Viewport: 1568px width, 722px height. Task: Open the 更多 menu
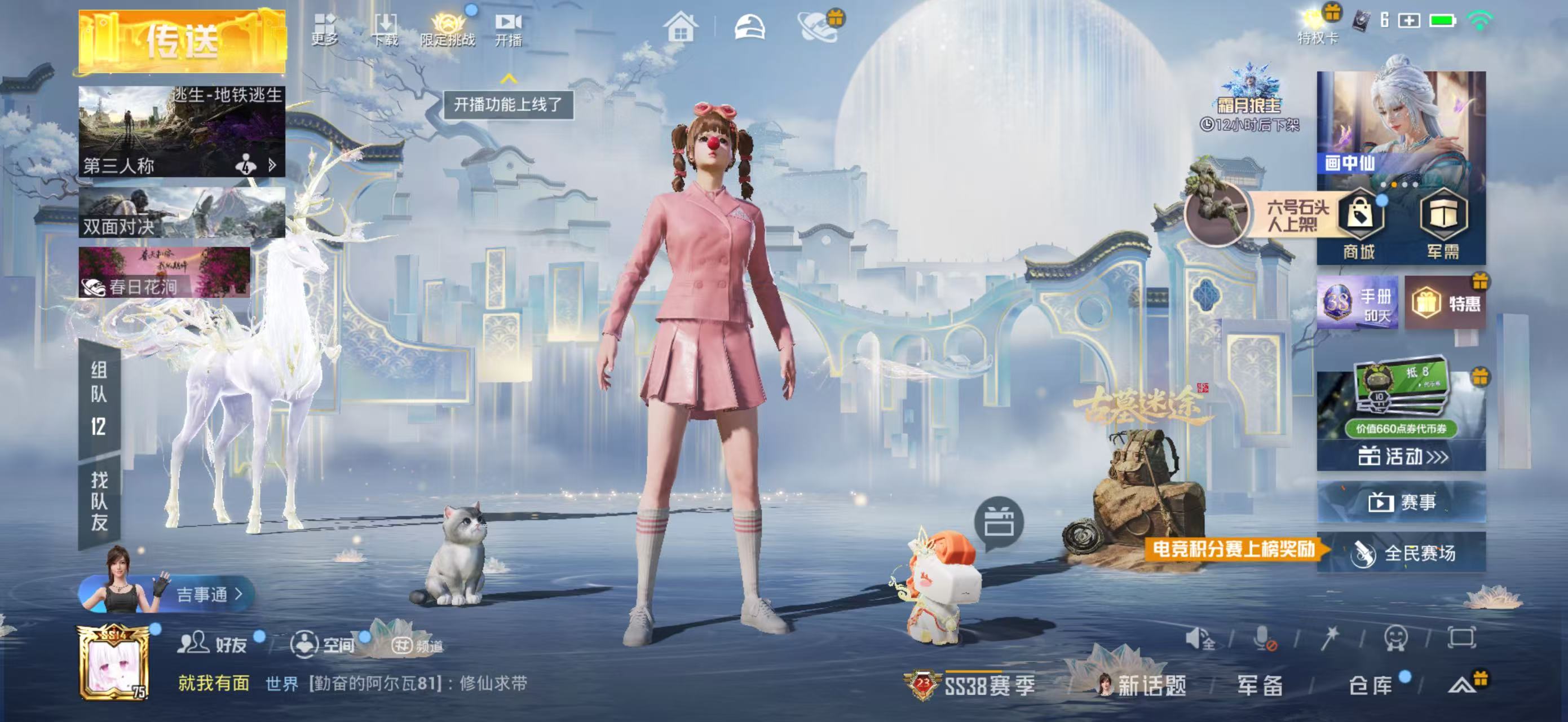pyautogui.click(x=324, y=30)
